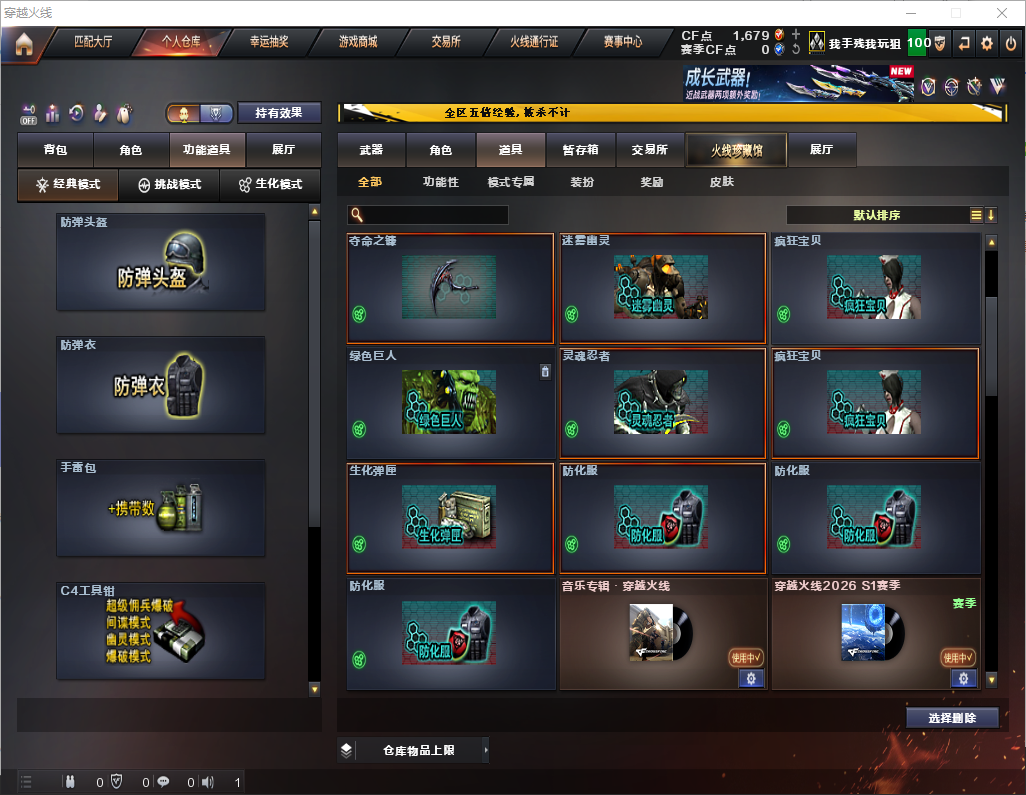1026x795 pixels.
Task: Close the game window
Action: [1002, 13]
